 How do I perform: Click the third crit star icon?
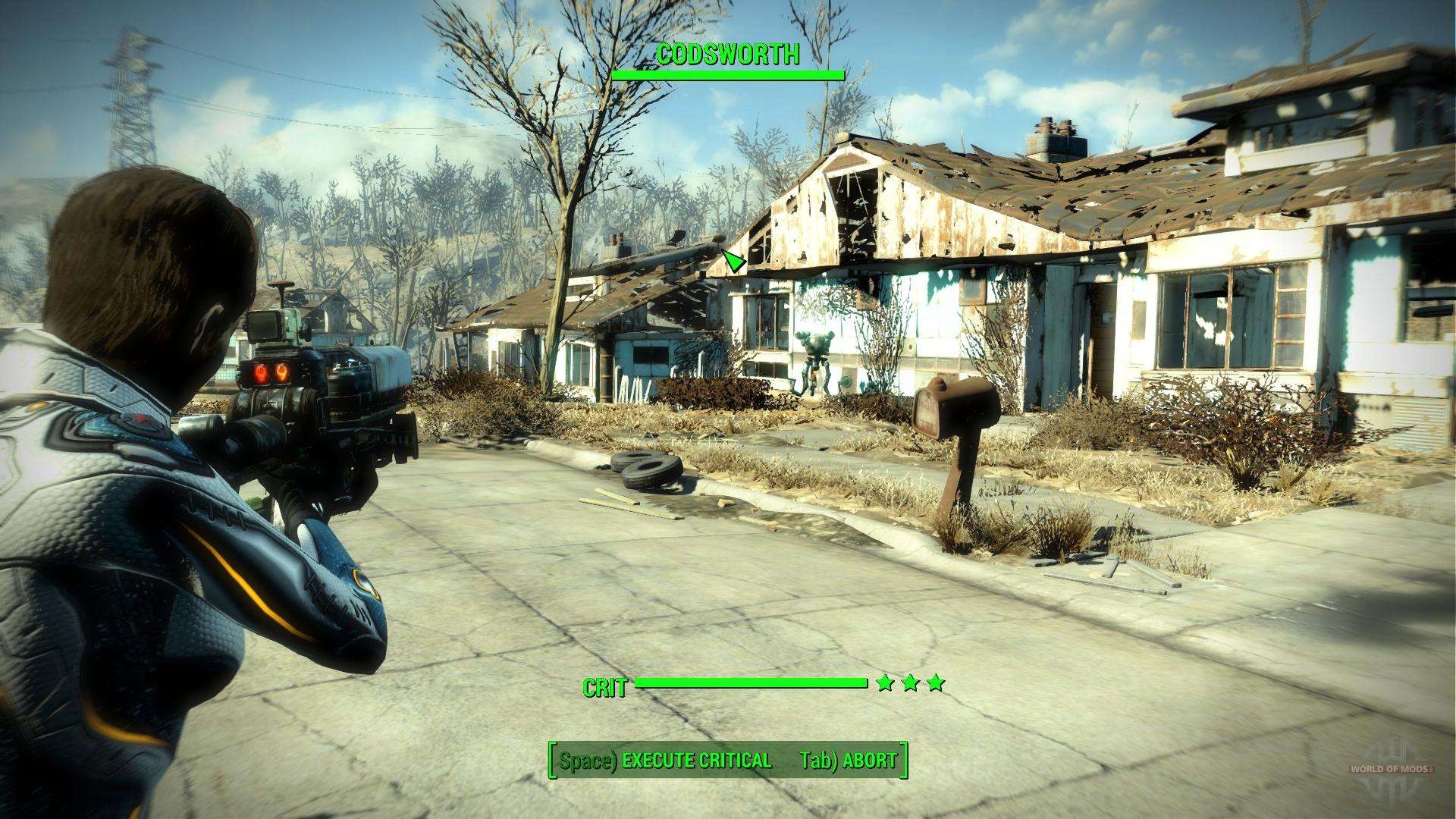(x=937, y=684)
